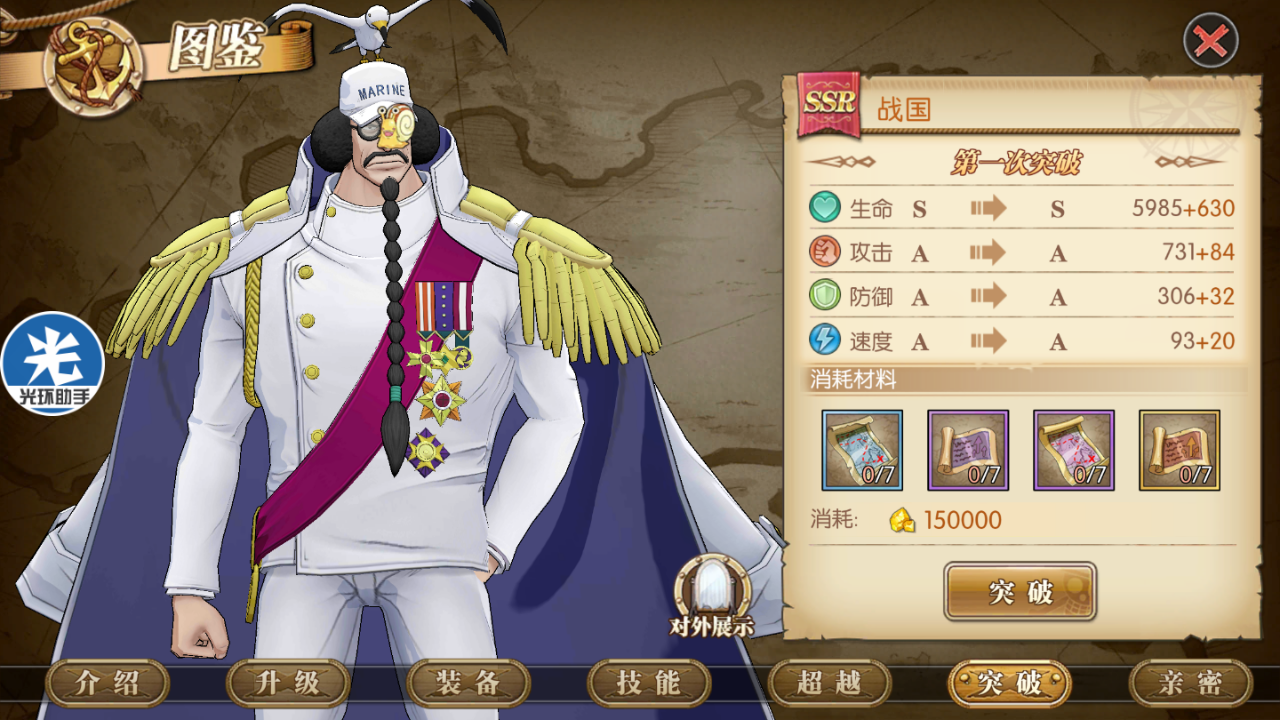The width and height of the screenshot is (1280, 720).
Task: Open the 升级 level-up tab
Action: (x=288, y=684)
